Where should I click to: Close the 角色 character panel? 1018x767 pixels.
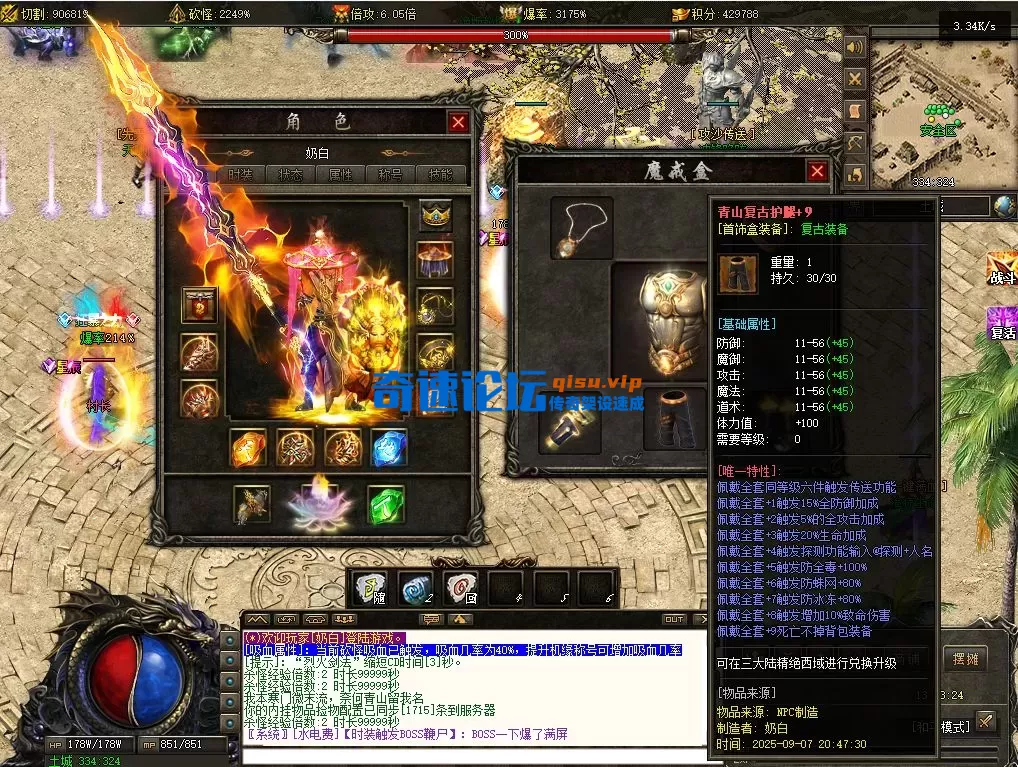coord(458,122)
